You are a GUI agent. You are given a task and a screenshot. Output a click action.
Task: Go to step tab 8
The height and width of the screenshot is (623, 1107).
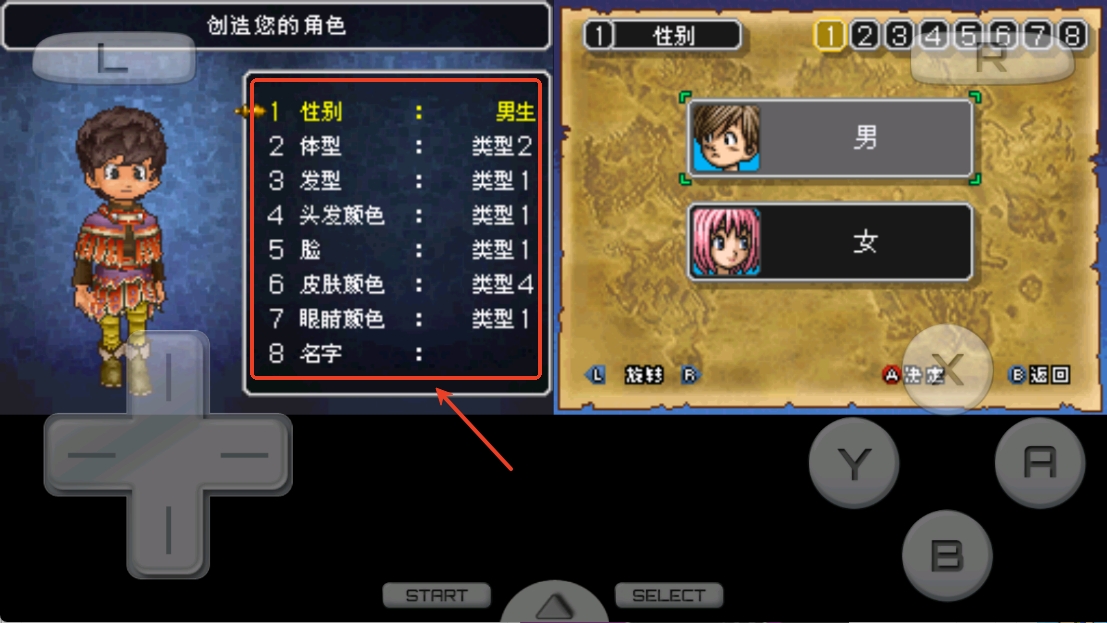1072,36
